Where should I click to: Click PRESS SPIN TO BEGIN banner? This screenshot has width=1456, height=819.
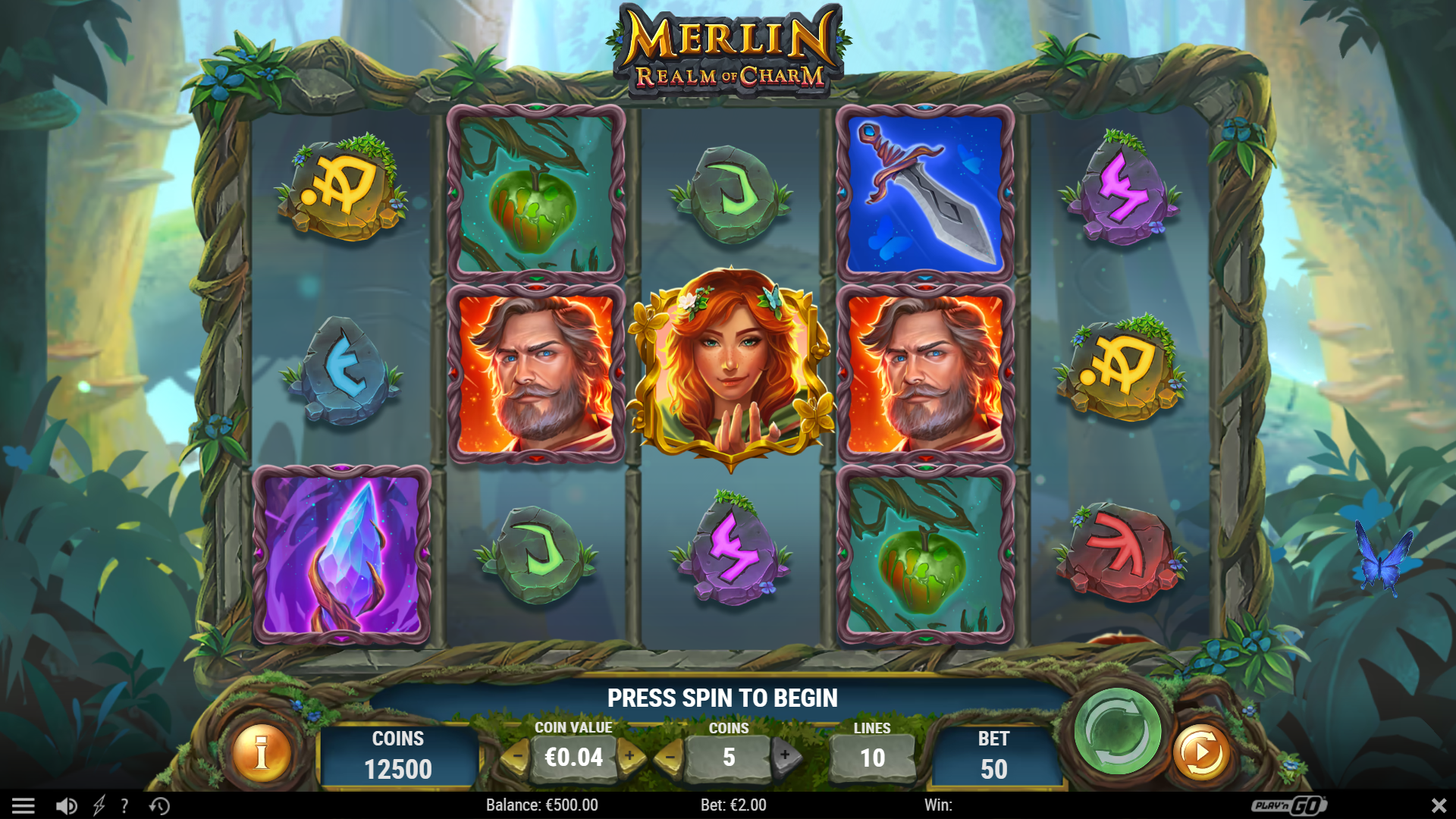[722, 698]
